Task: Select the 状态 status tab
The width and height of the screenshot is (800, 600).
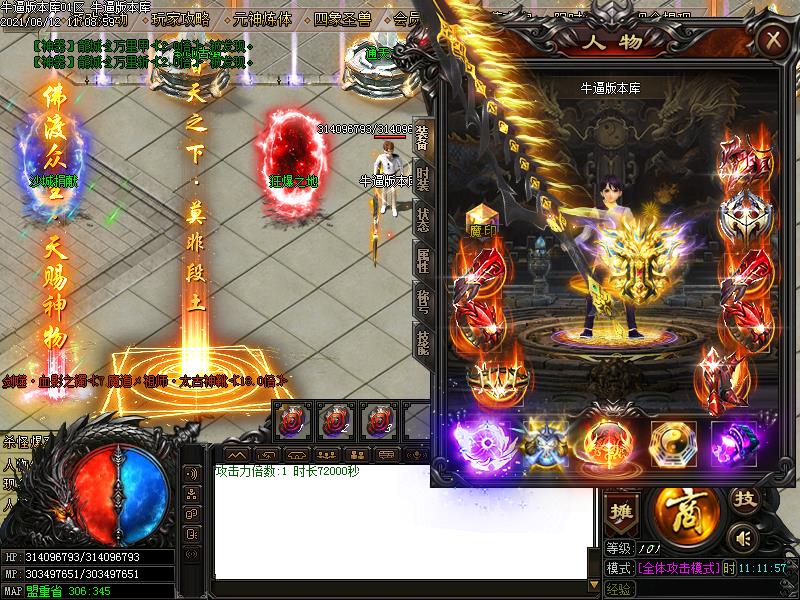Action: click(x=423, y=220)
